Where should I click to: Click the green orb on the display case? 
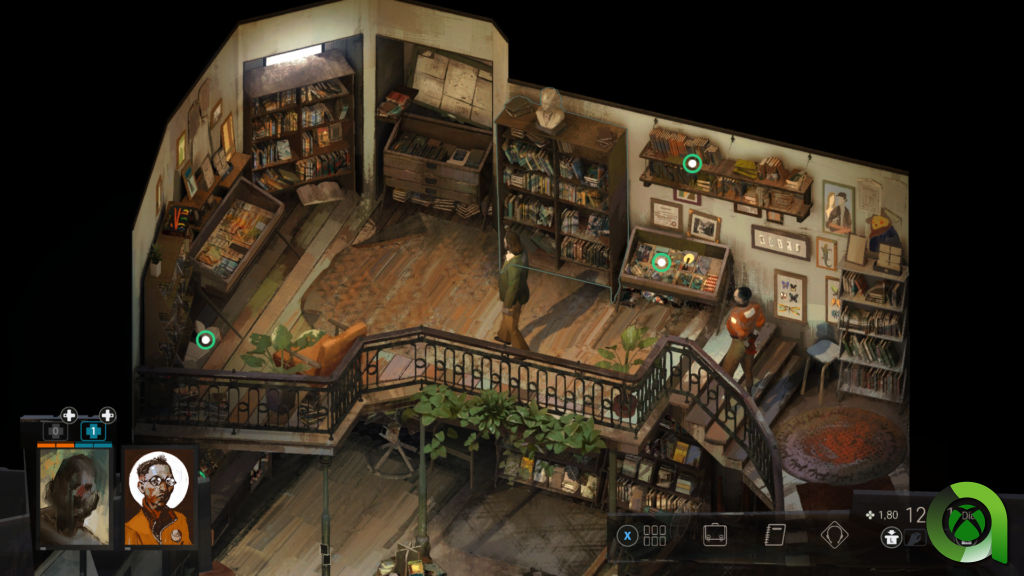coord(660,262)
